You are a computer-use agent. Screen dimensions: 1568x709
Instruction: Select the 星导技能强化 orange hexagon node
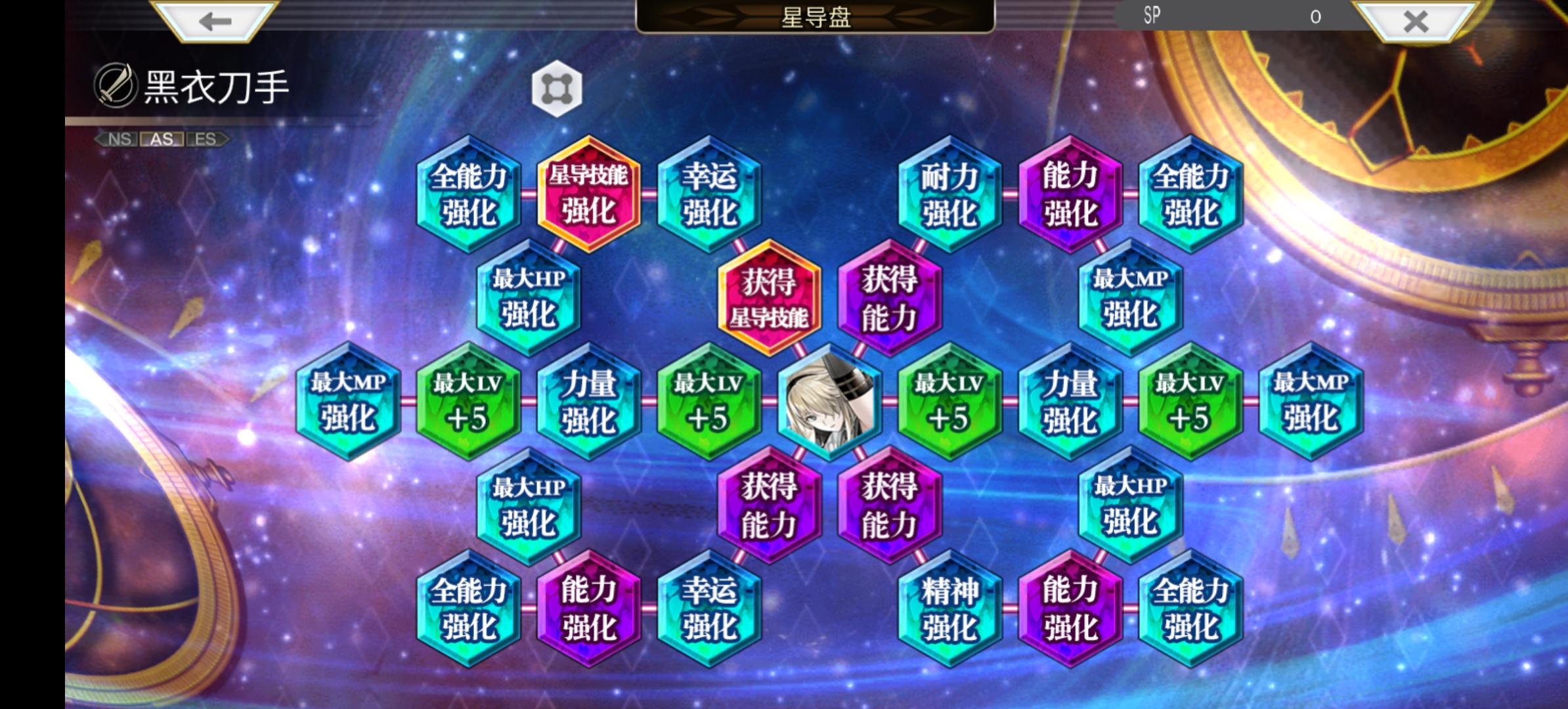(588, 194)
